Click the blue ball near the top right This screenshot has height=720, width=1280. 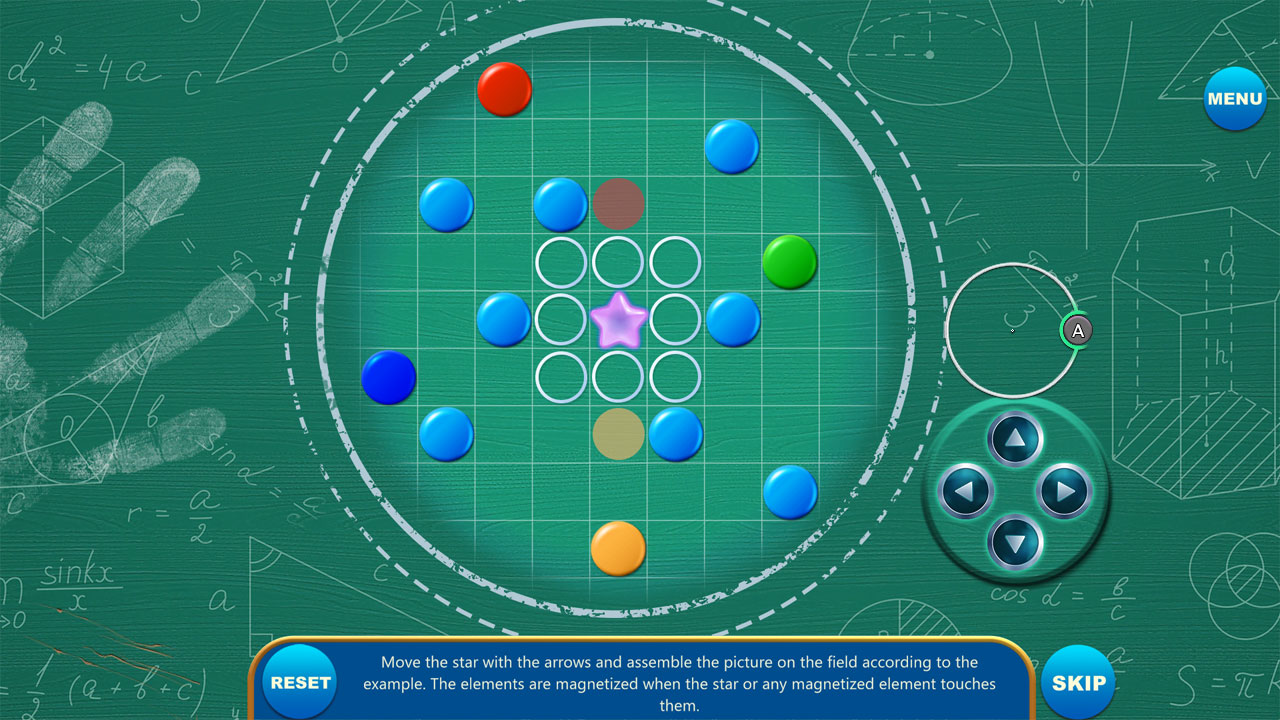click(734, 146)
